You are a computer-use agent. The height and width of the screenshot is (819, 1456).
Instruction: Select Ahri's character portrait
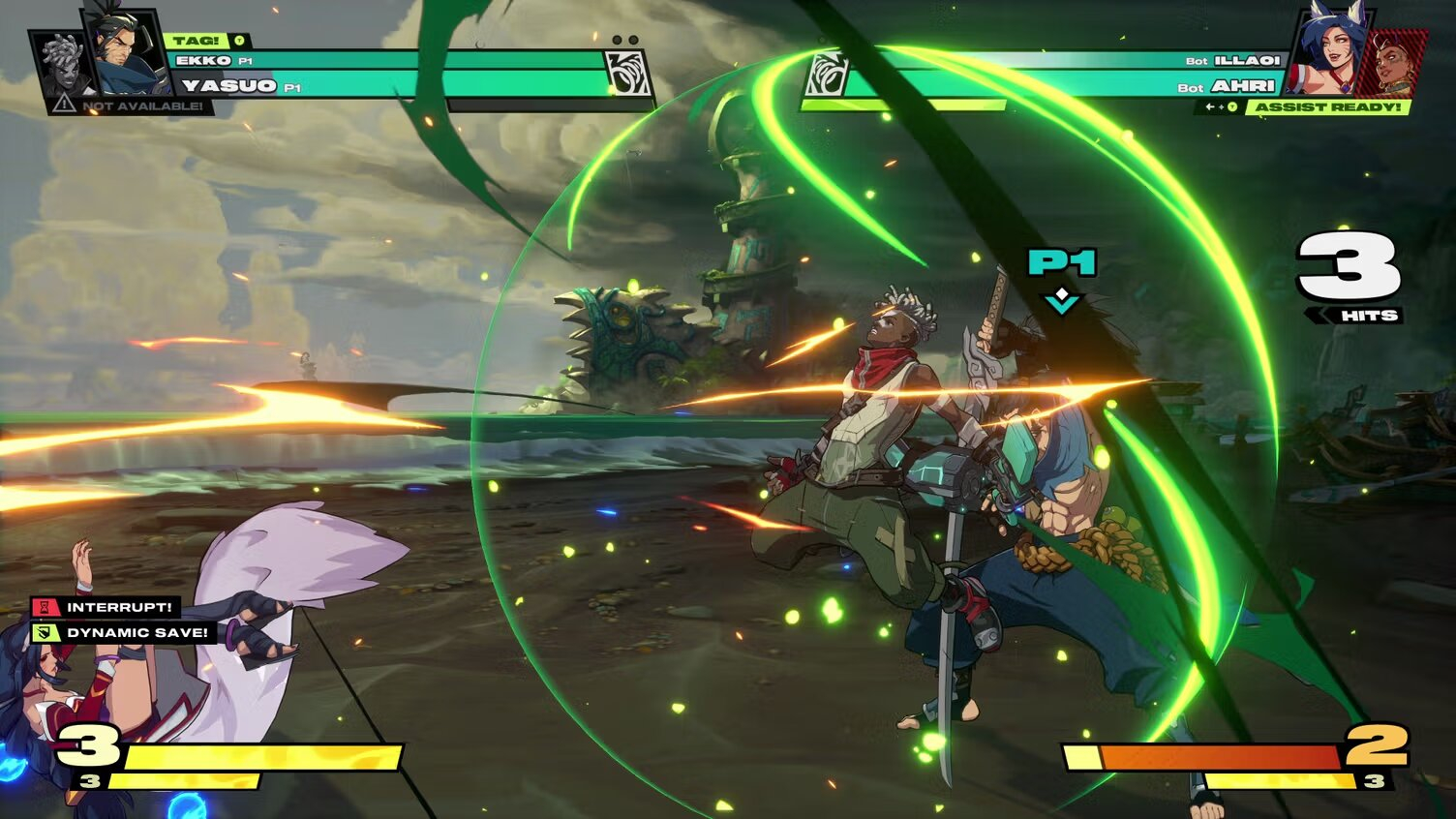click(1326, 53)
